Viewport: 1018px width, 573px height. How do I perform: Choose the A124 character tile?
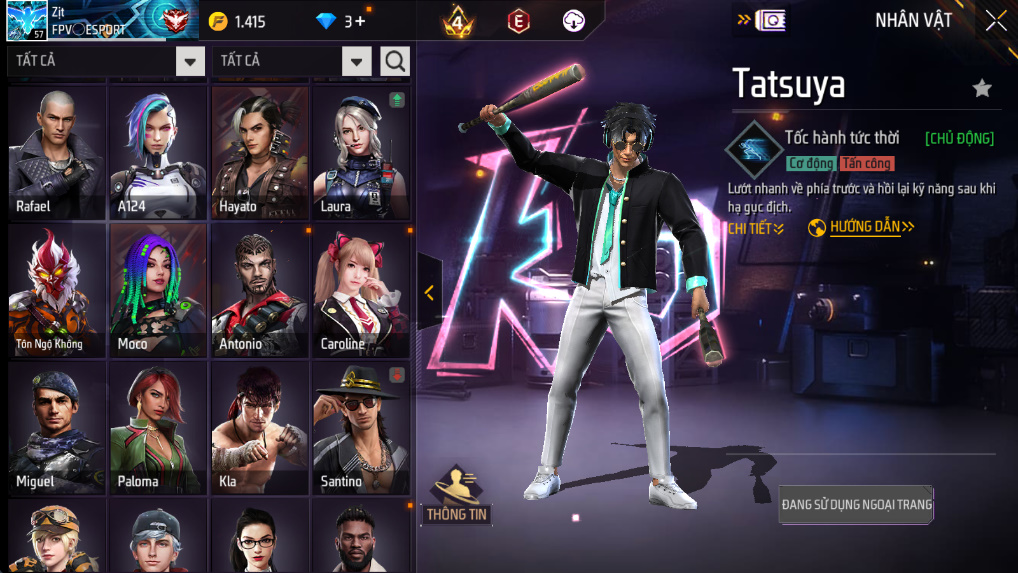click(158, 152)
